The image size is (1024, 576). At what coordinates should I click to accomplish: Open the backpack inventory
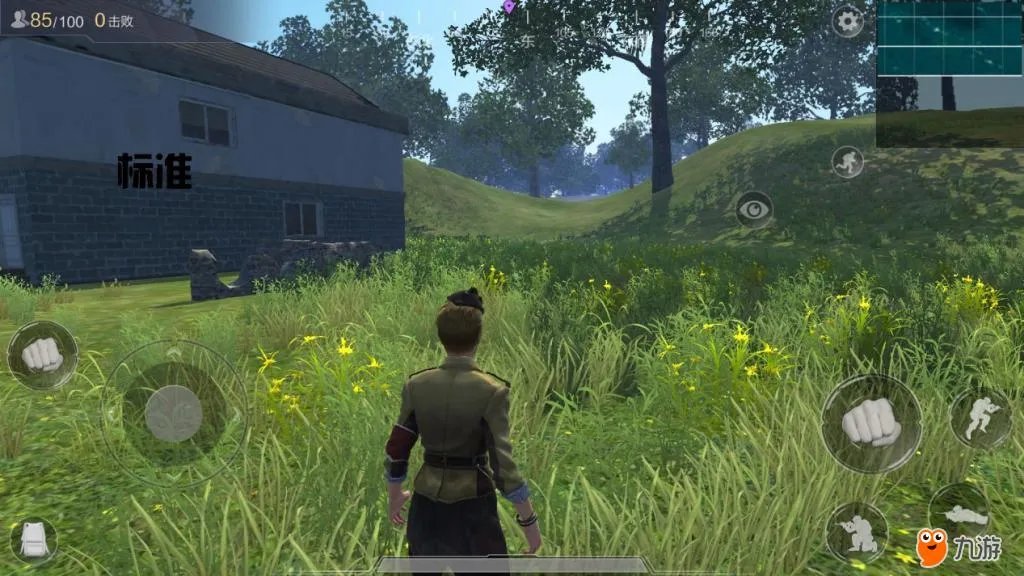click(x=33, y=541)
